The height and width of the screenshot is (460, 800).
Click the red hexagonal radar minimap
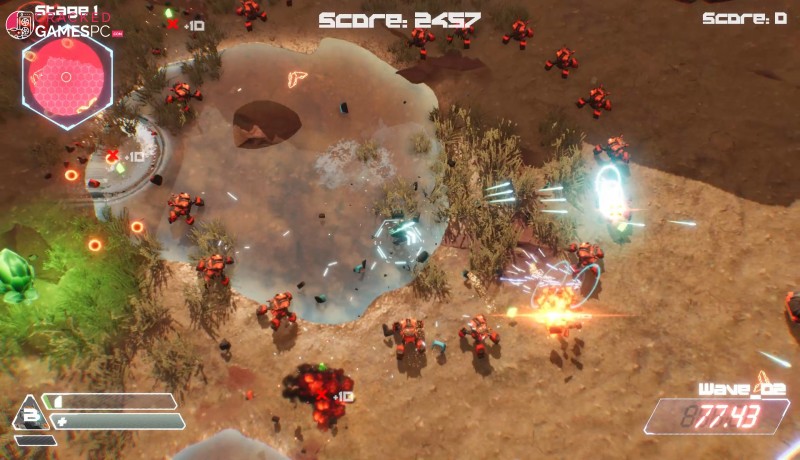67,77
